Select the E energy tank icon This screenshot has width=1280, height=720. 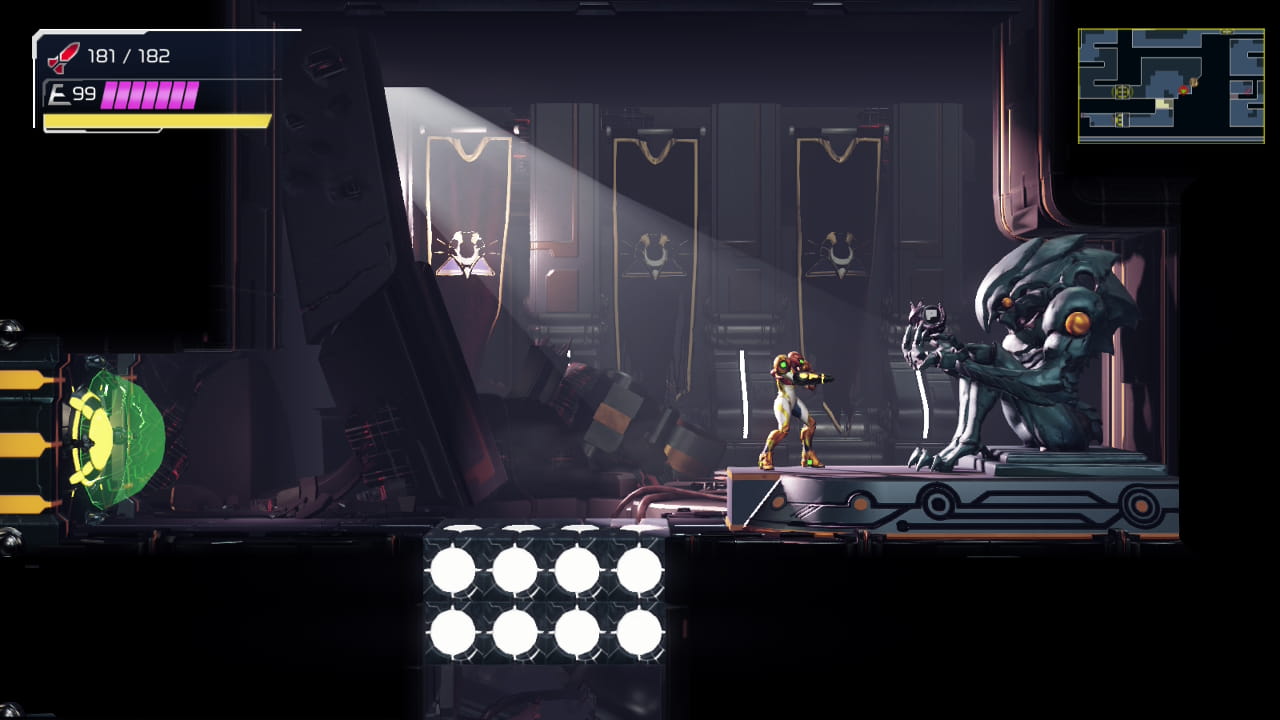point(60,92)
